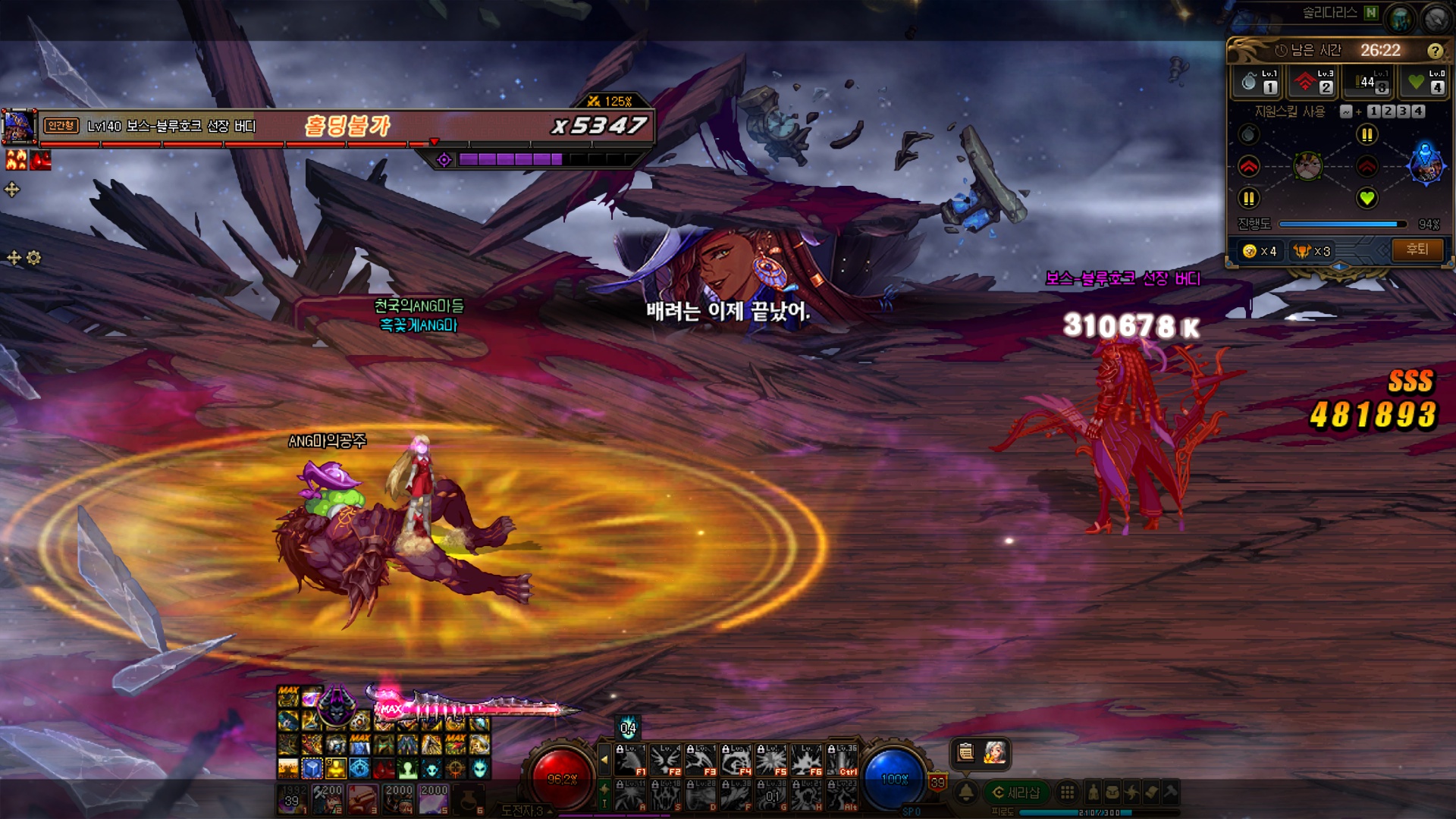Select the cat-faced node on raid map
Viewport: 1456px width, 819px height.
tap(1307, 165)
